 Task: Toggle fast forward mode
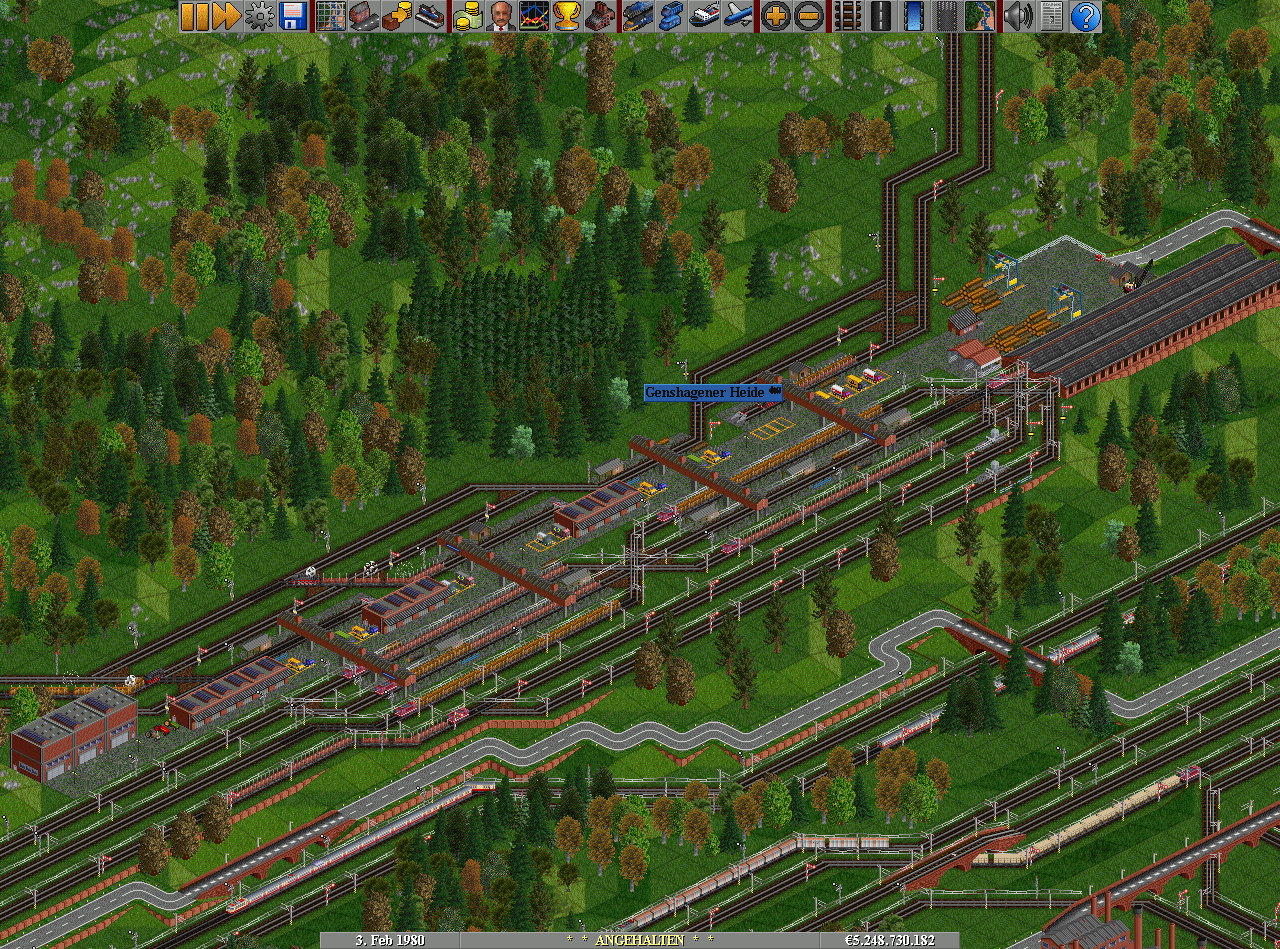pos(227,16)
